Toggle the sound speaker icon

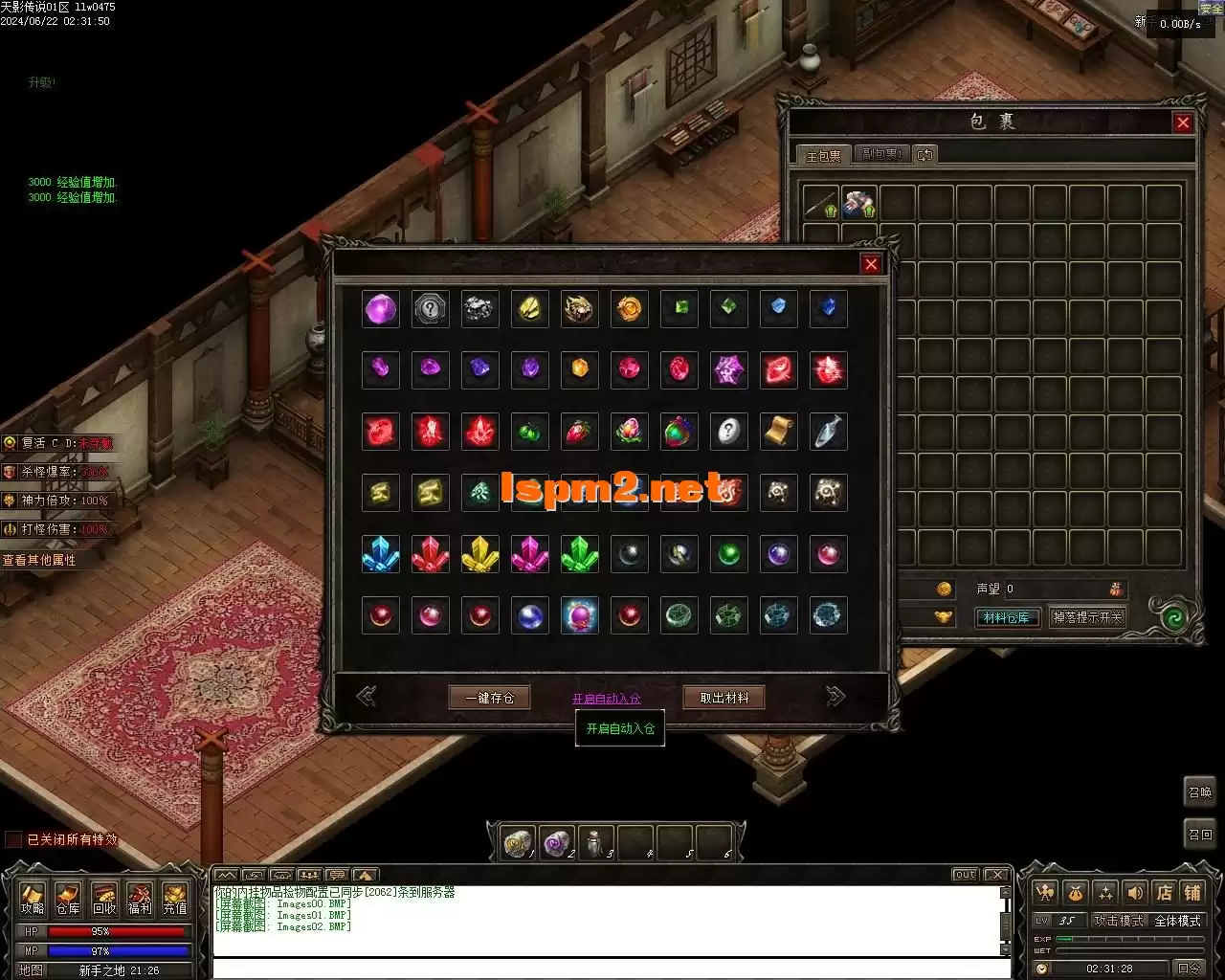pyautogui.click(x=1135, y=893)
